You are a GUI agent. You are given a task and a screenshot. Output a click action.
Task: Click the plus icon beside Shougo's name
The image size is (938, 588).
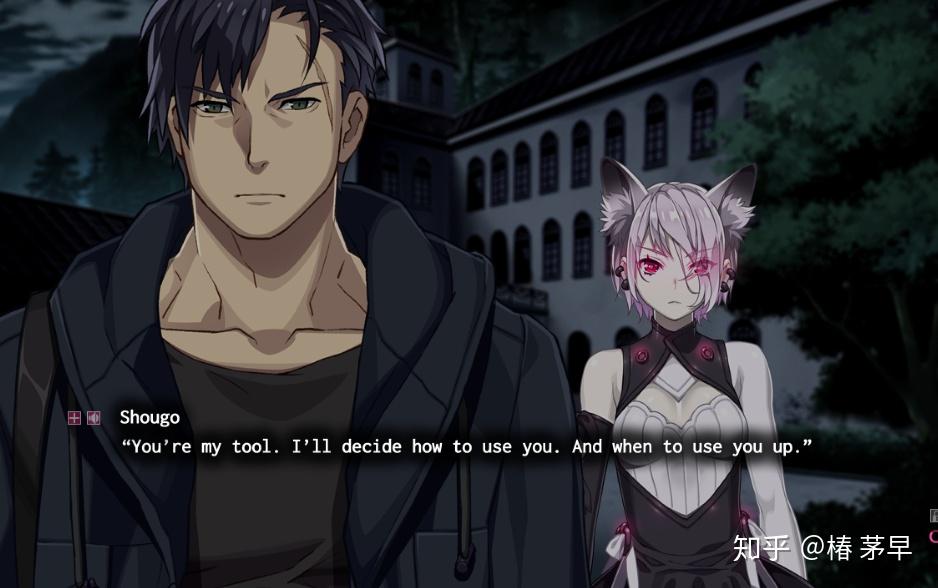(x=74, y=418)
